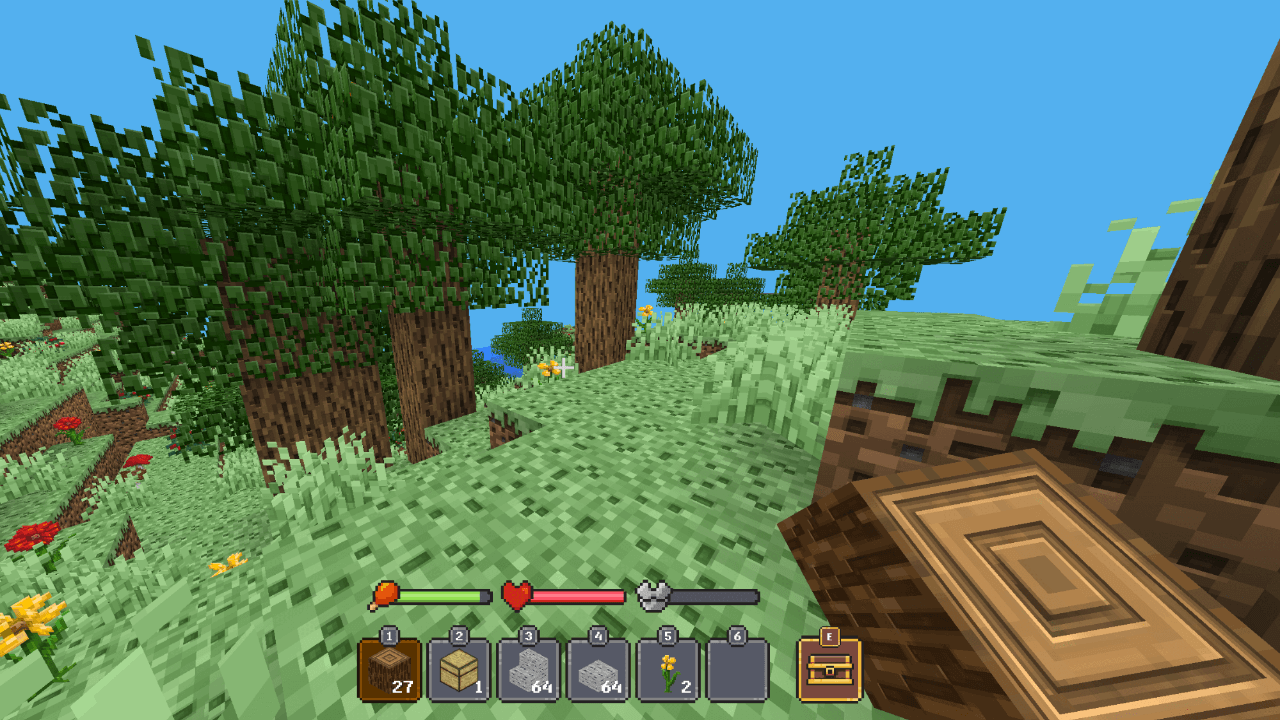Click the green hunger bar
The image size is (1280, 720).
(440, 594)
